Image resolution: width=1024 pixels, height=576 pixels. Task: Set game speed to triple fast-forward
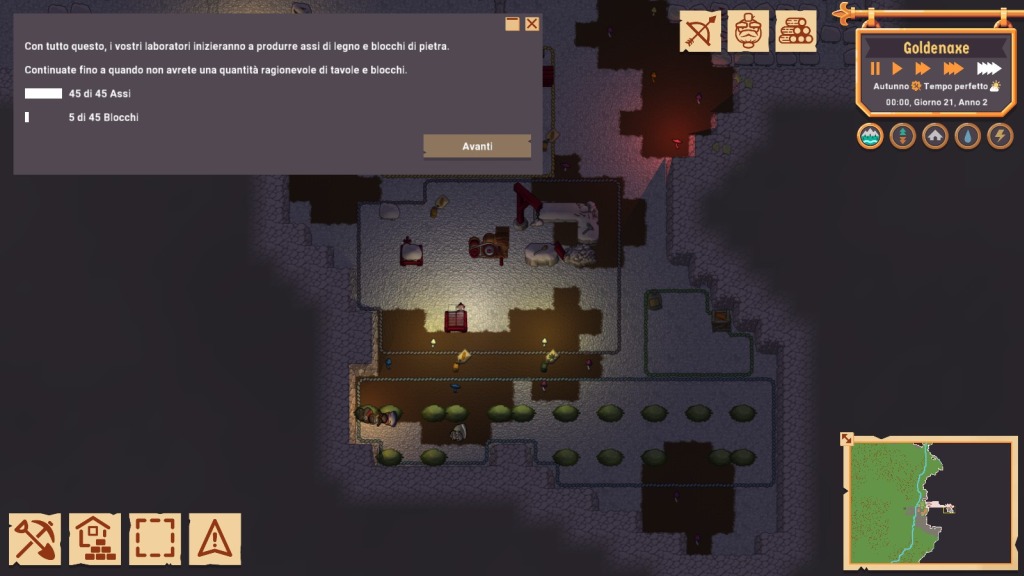click(953, 69)
